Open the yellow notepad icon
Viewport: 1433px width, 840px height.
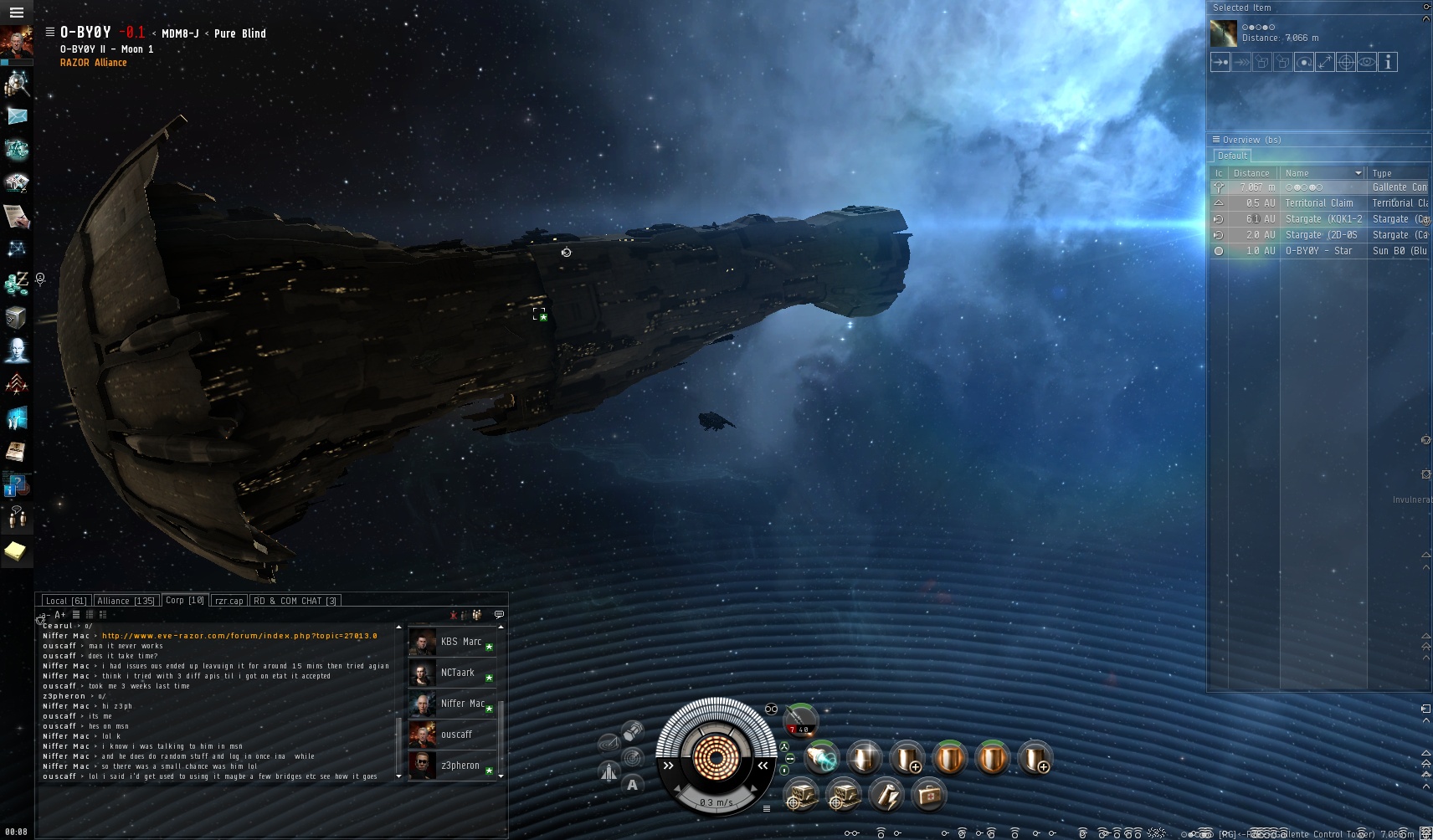16,551
